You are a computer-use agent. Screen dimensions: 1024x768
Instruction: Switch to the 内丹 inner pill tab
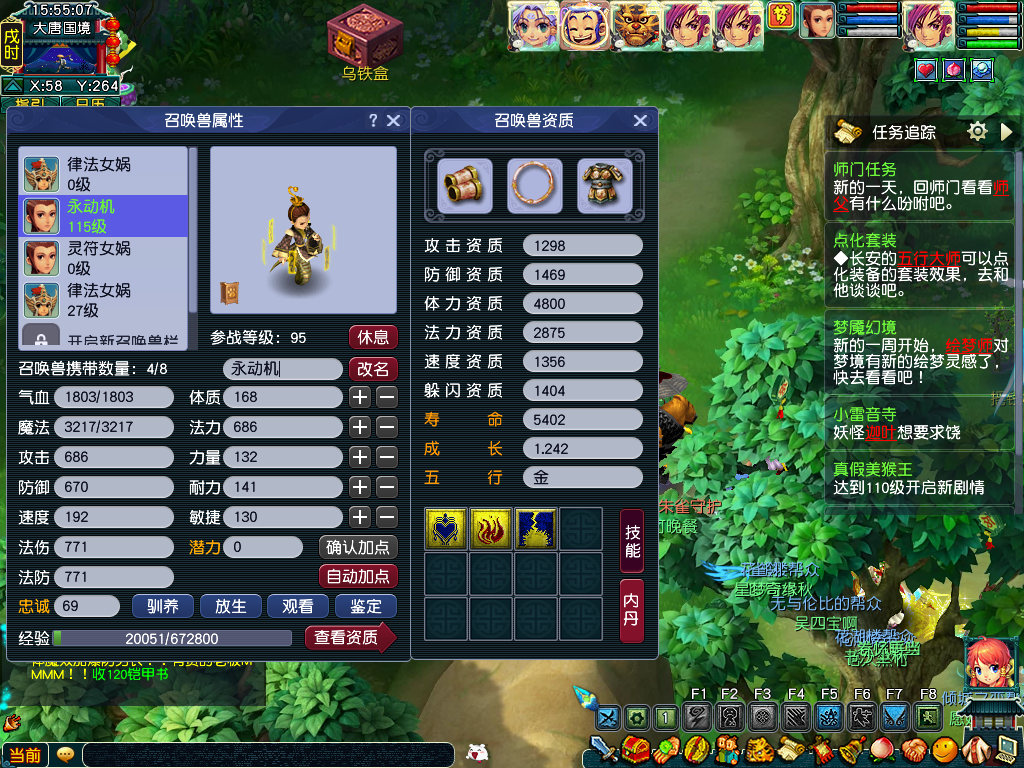click(632, 608)
